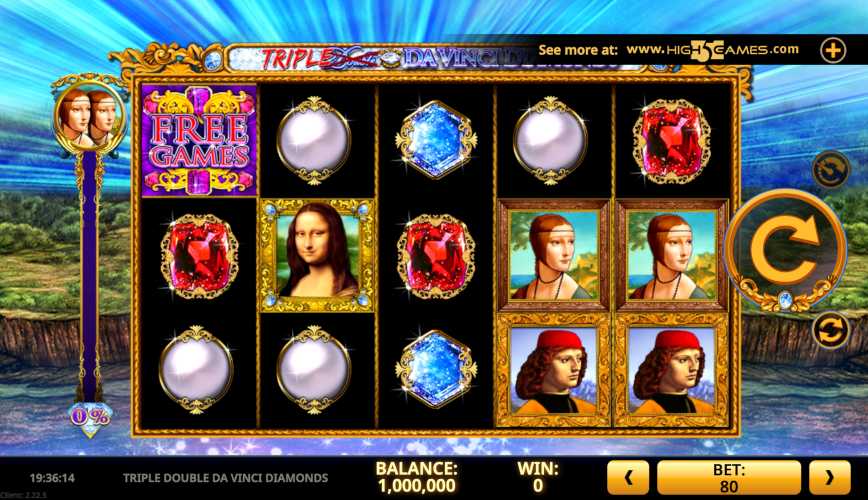The width and height of the screenshot is (868, 500).
Task: Expand the plus menu icon
Action: click(x=833, y=49)
